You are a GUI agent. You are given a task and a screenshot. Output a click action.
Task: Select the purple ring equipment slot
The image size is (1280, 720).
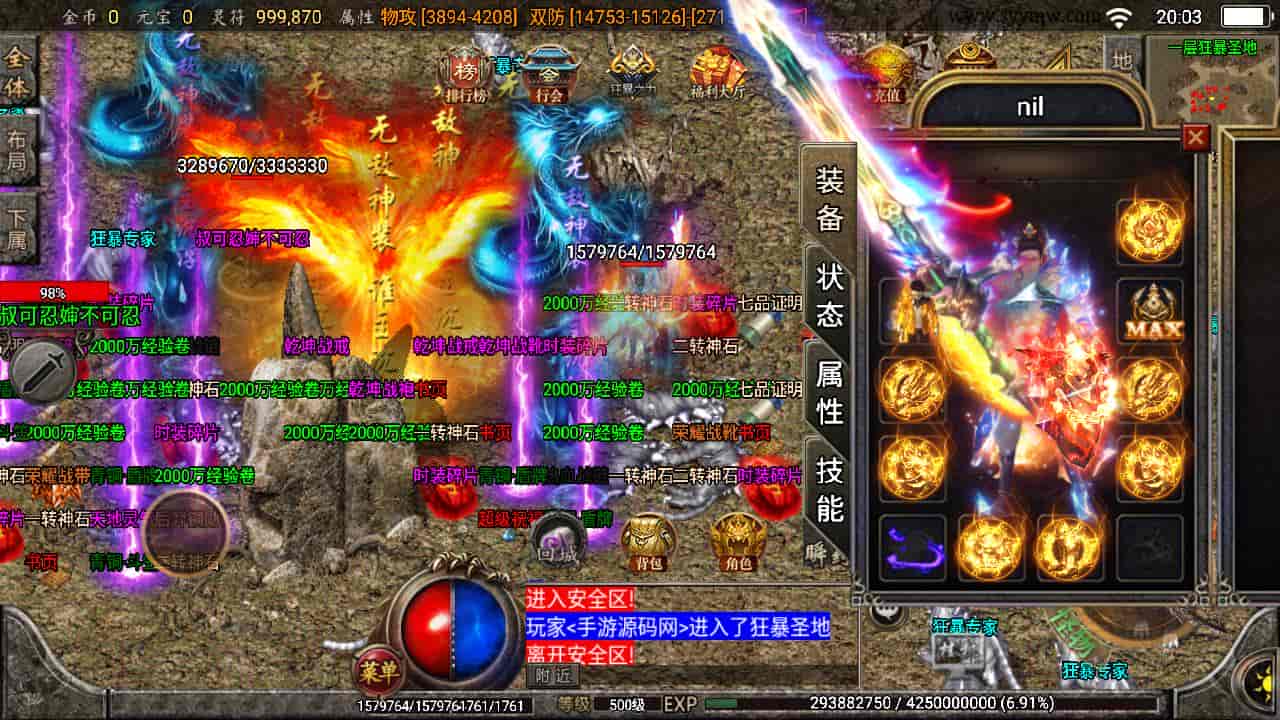click(912, 548)
